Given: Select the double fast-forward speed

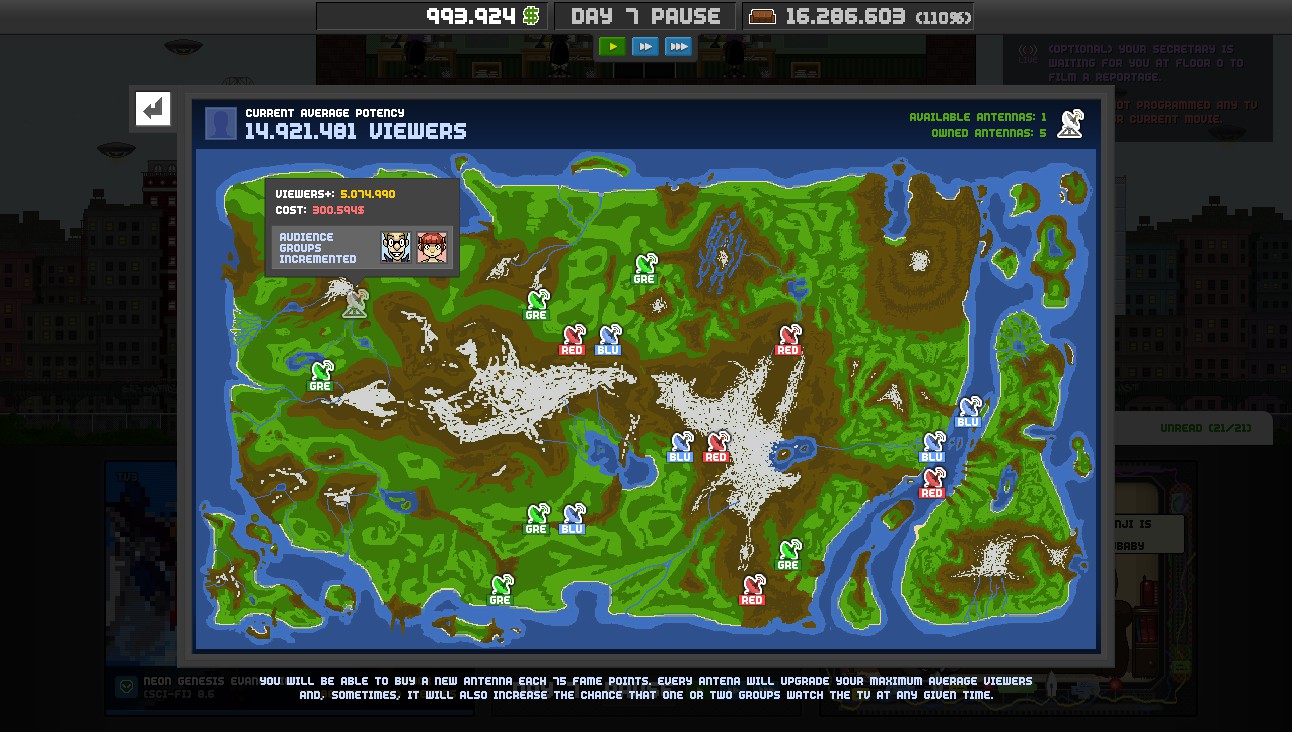Looking at the screenshot, I should (646, 46).
